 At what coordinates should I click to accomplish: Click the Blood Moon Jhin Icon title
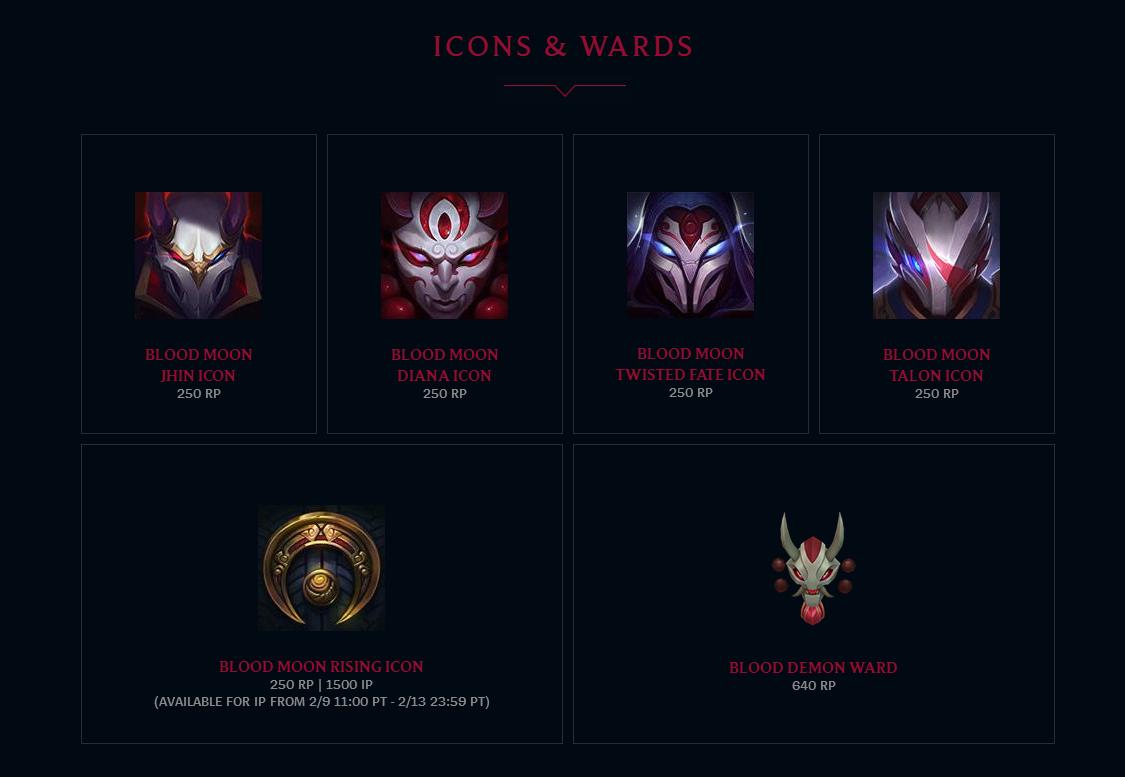pos(198,365)
